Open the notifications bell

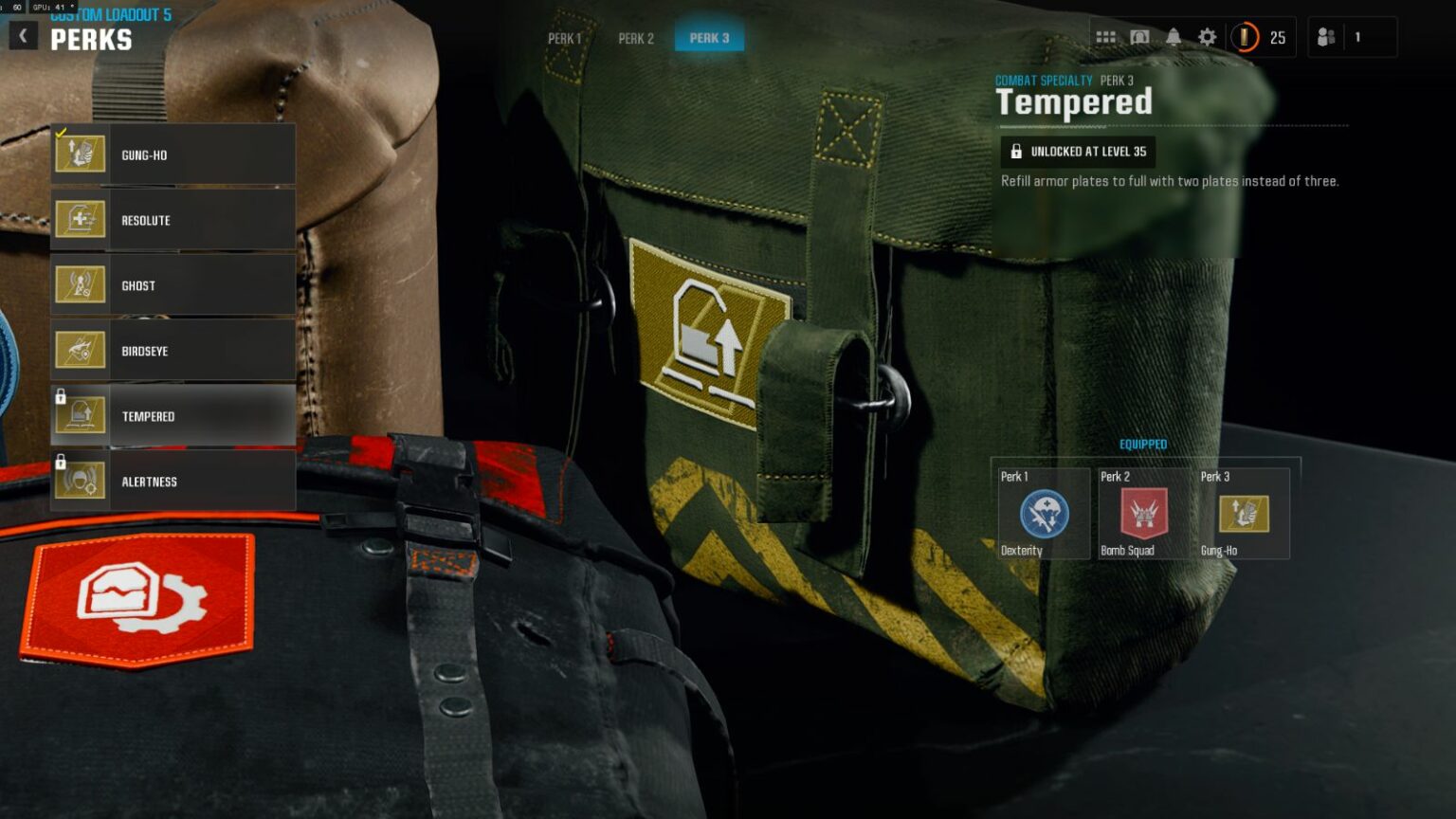[1174, 37]
